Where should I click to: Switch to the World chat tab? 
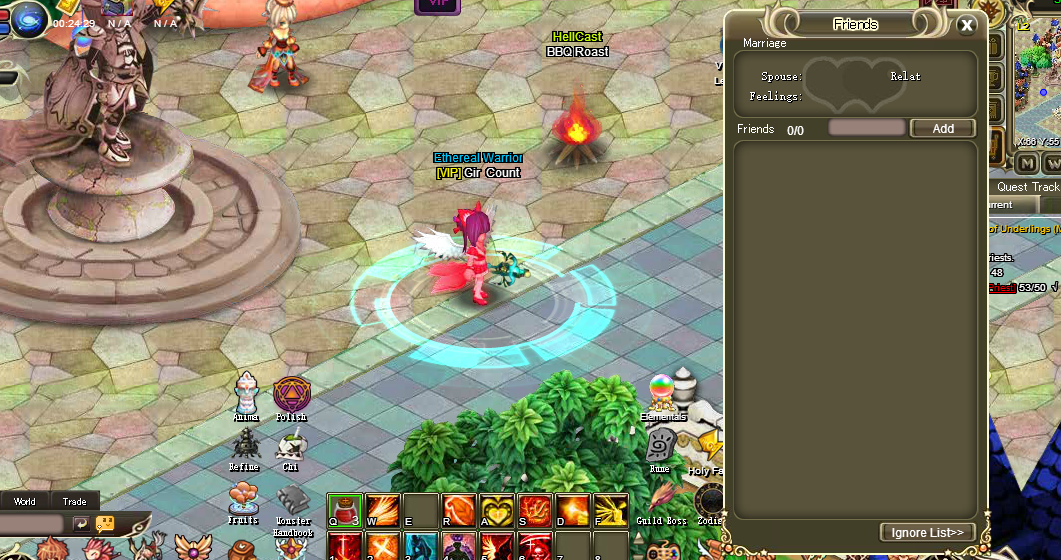pyautogui.click(x=25, y=501)
